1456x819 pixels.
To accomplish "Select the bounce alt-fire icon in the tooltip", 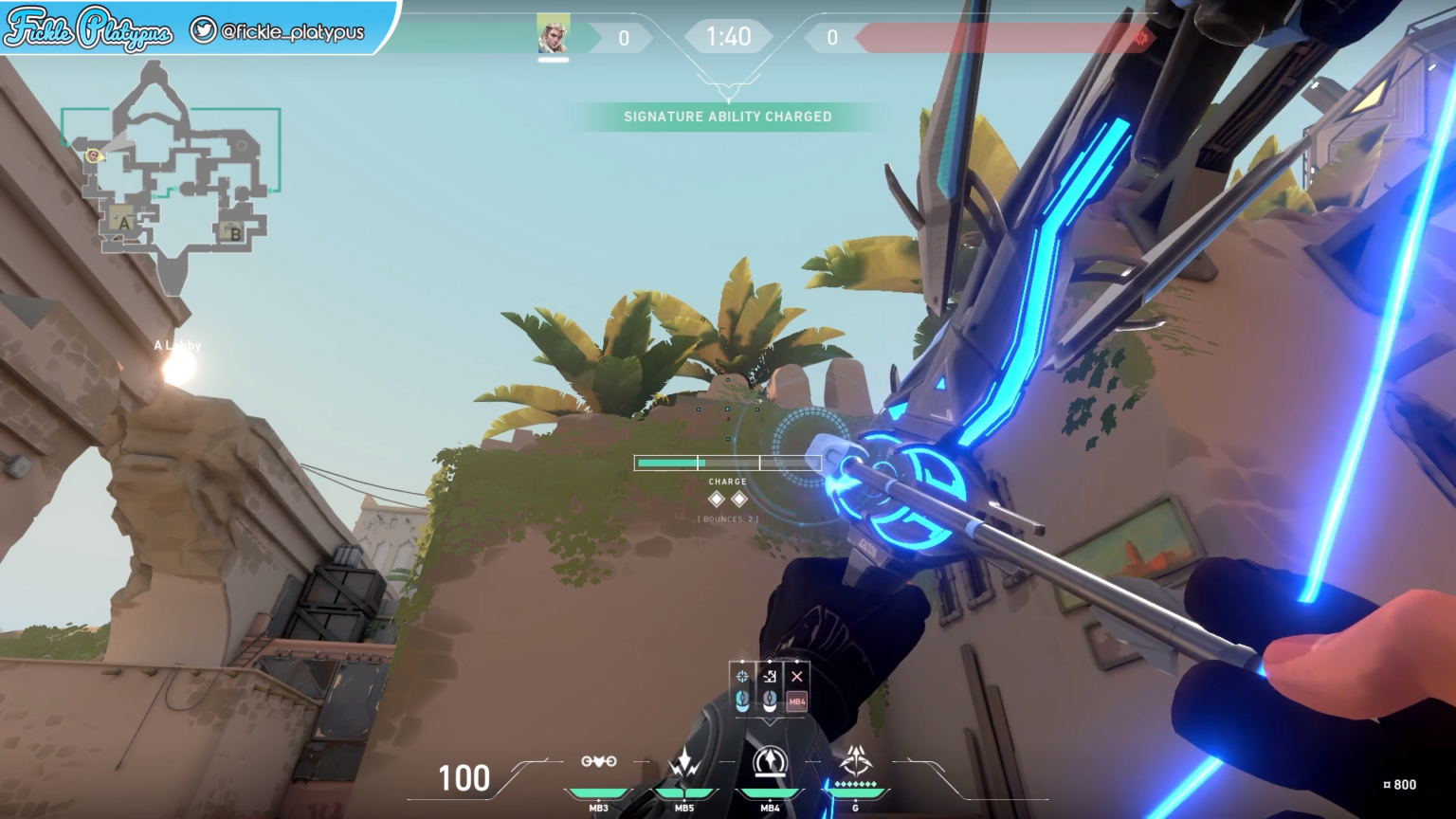I will pyautogui.click(x=769, y=675).
